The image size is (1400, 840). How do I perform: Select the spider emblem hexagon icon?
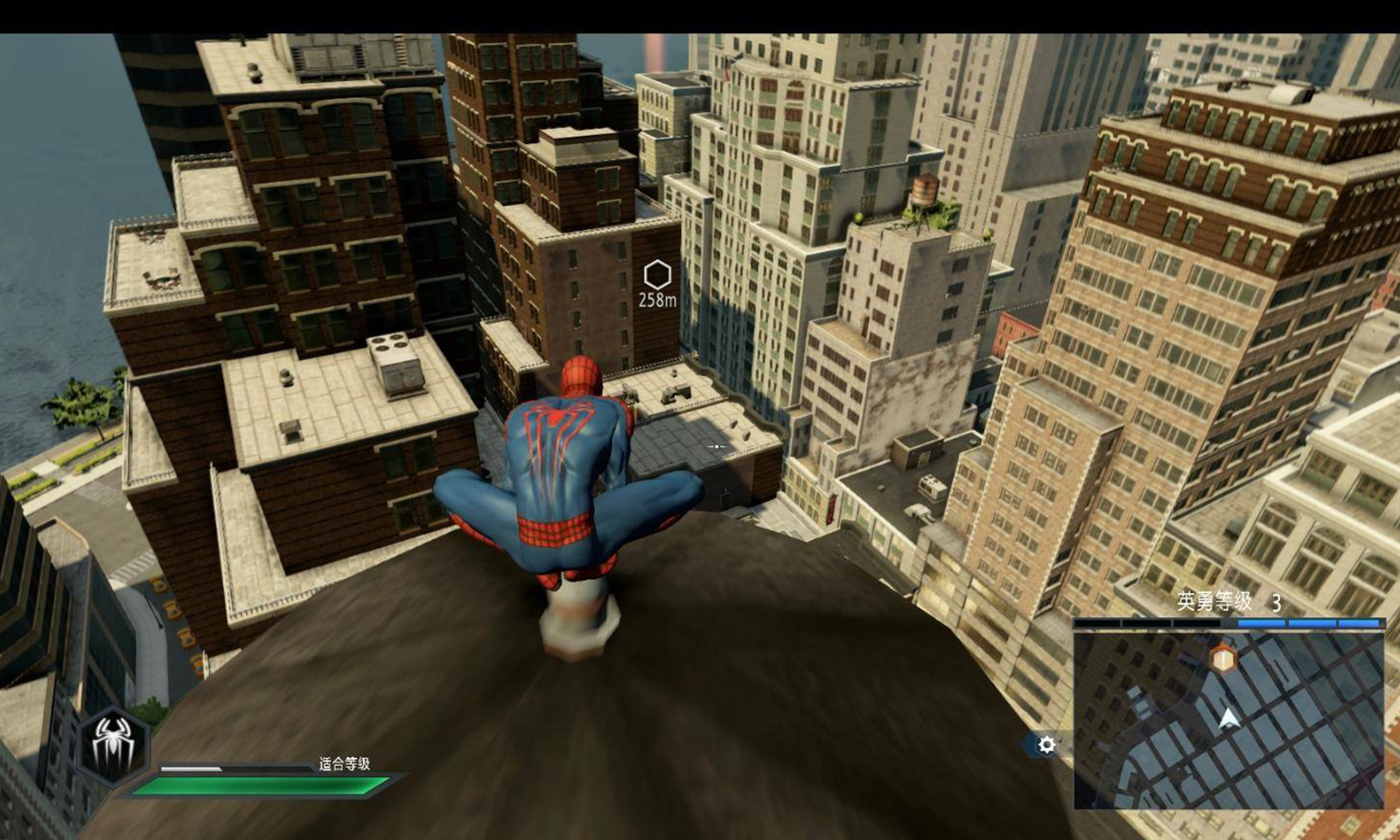click(x=113, y=744)
